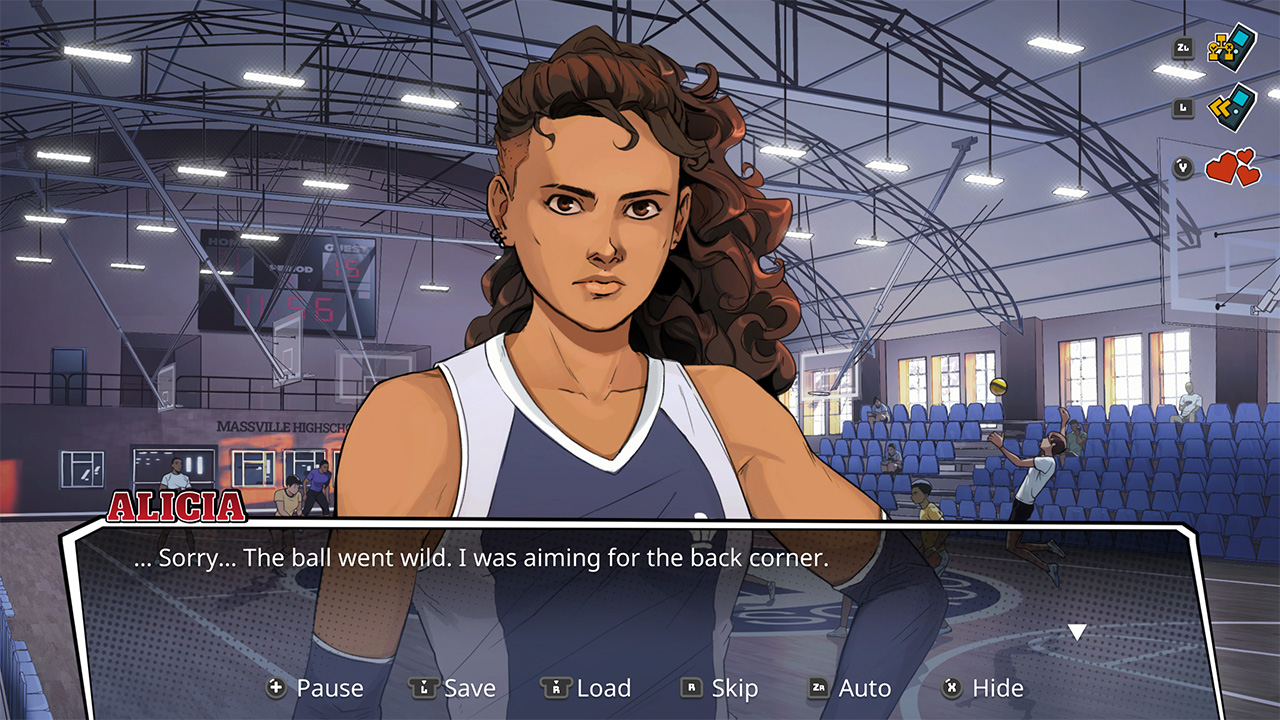Viewport: 1280px width, 720px height.
Task: Hide the dialogue interface
Action: [997, 687]
